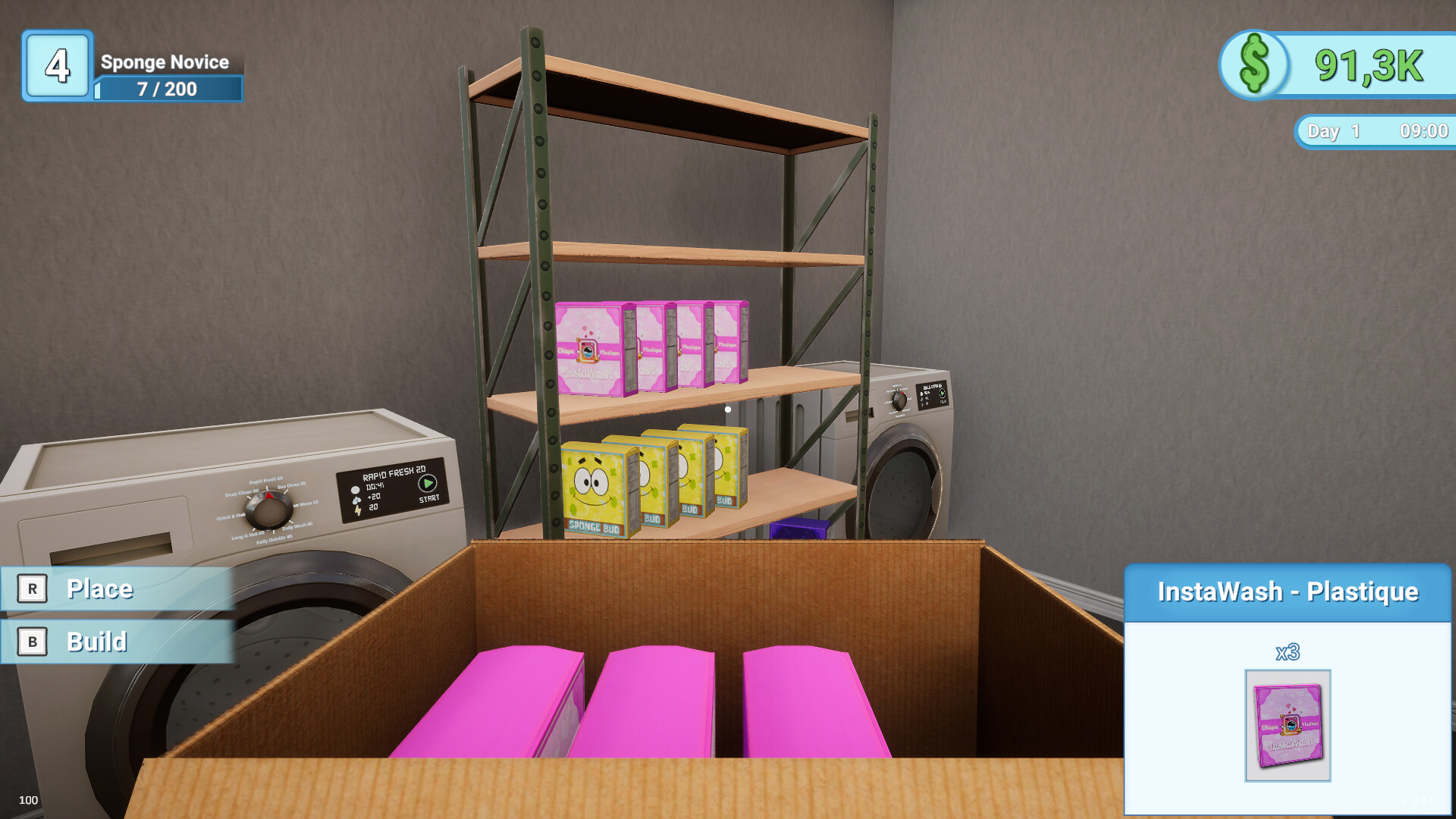Click the R key icon beside Place
Viewport: 1456px width, 819px height.
[32, 588]
